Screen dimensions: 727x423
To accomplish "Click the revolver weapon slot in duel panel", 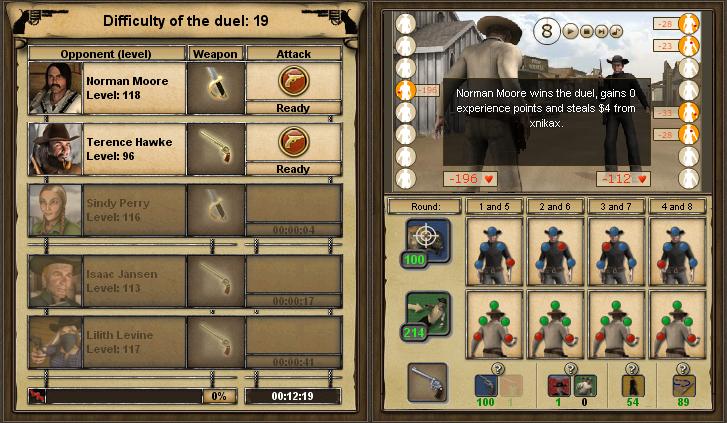I will pos(428,383).
